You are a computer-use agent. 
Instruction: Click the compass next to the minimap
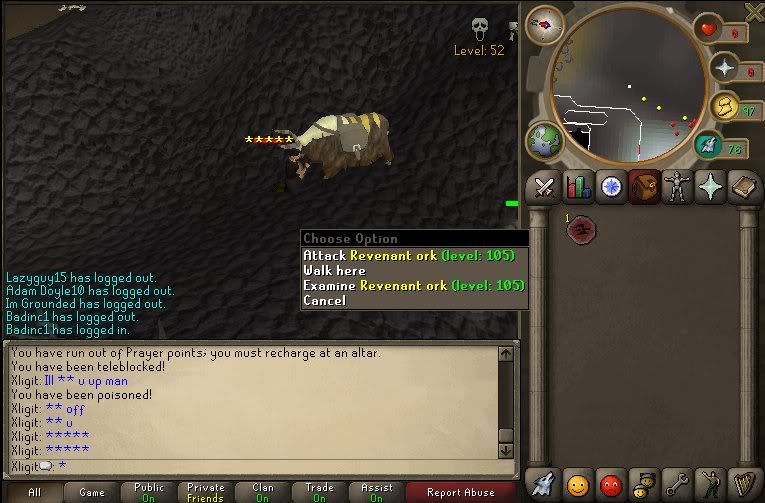point(545,24)
